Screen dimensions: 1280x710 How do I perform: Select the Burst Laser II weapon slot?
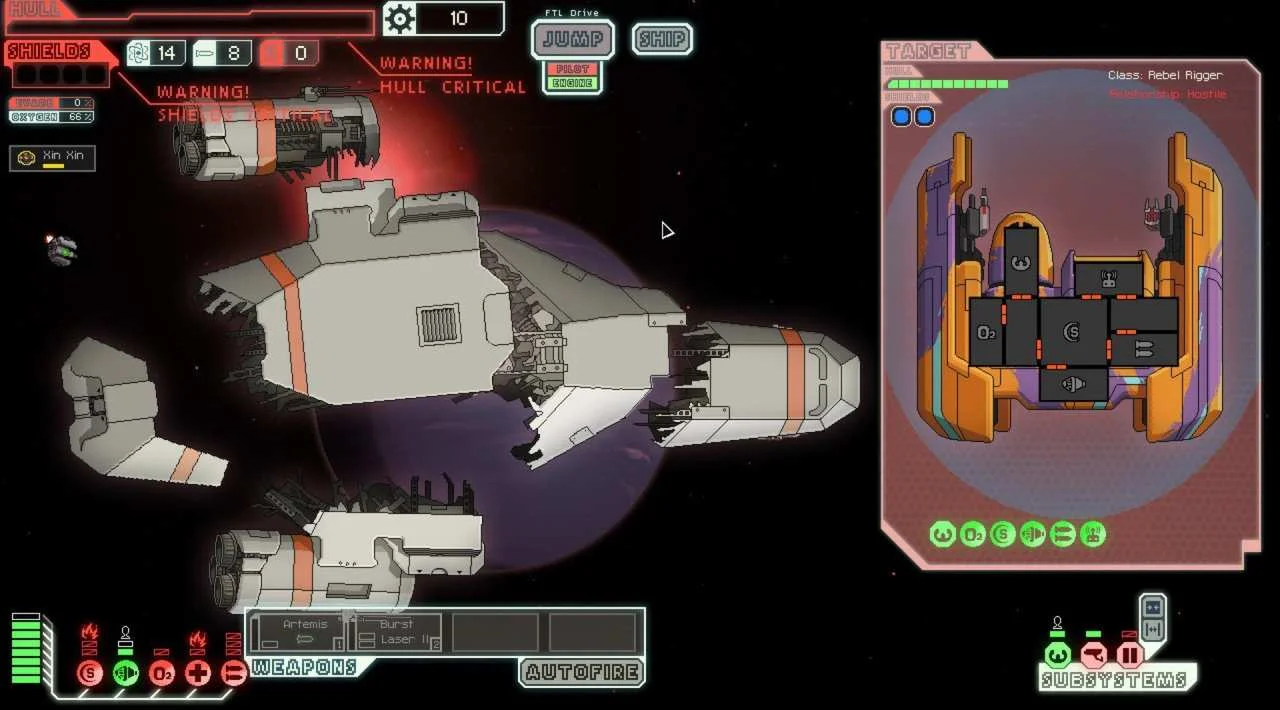point(395,633)
